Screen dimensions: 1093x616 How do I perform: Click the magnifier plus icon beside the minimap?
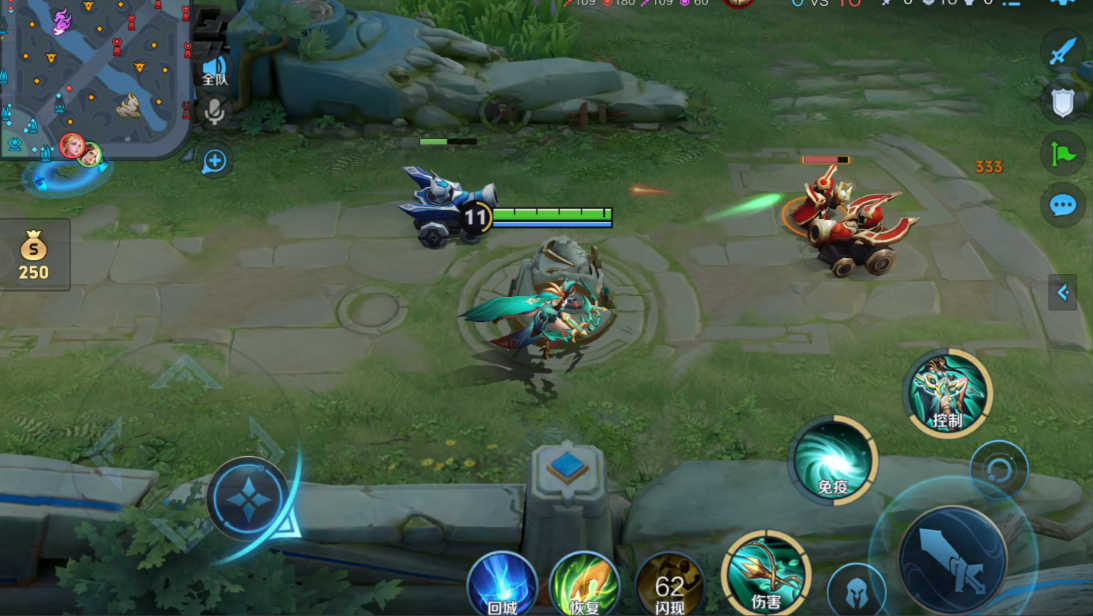click(x=214, y=161)
